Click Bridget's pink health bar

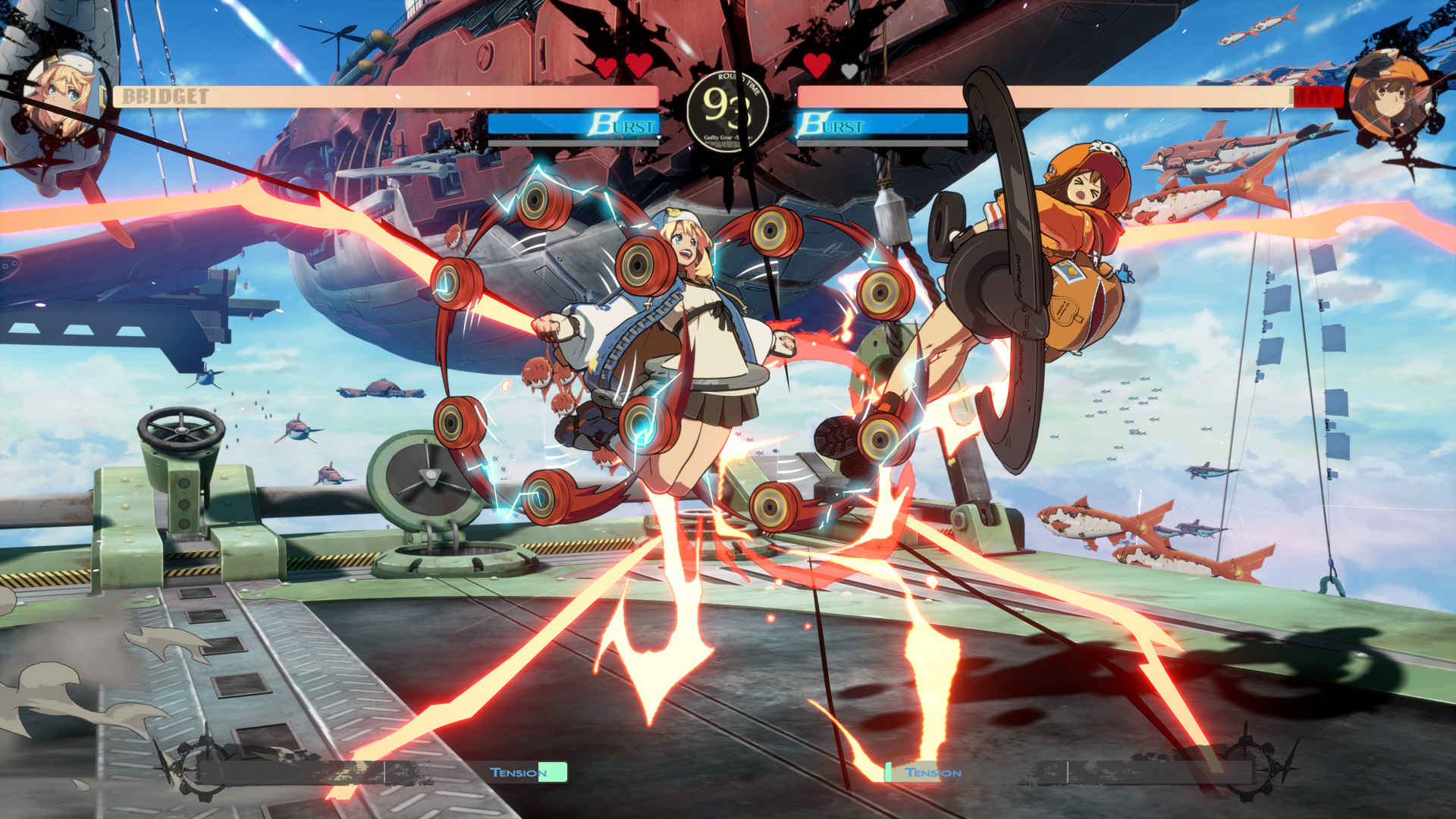(379, 97)
